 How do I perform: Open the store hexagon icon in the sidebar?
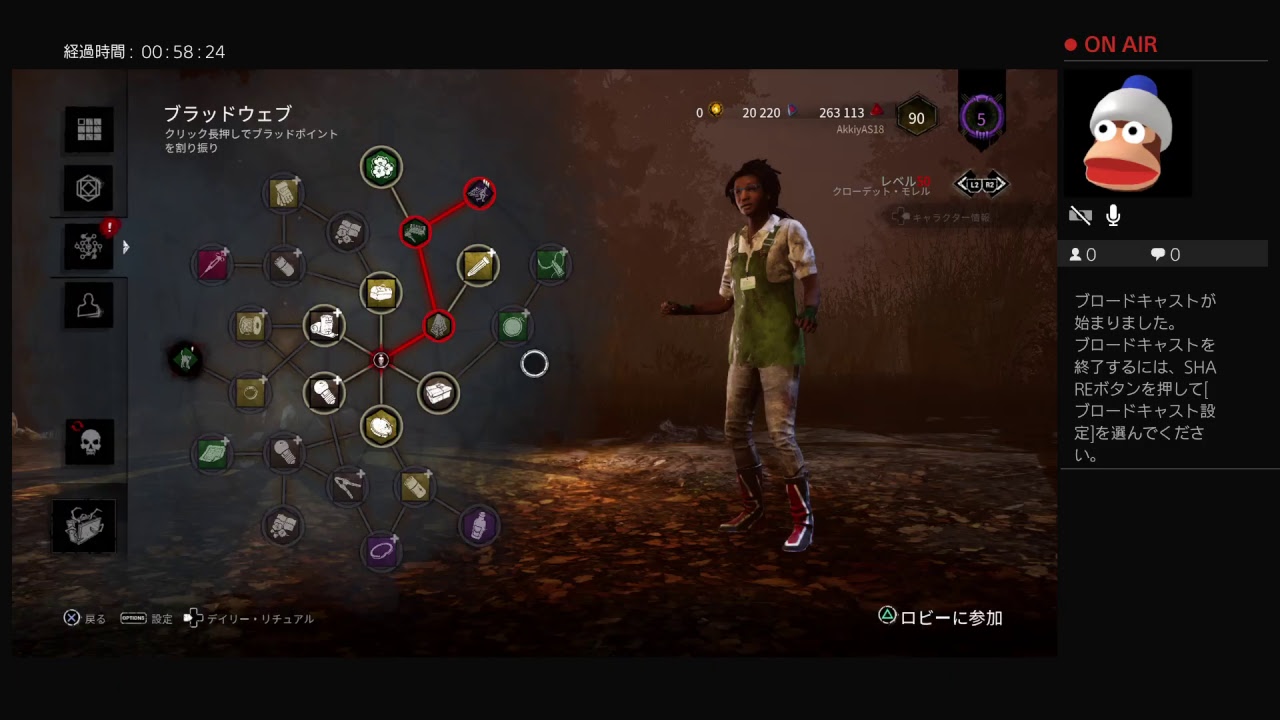87,188
